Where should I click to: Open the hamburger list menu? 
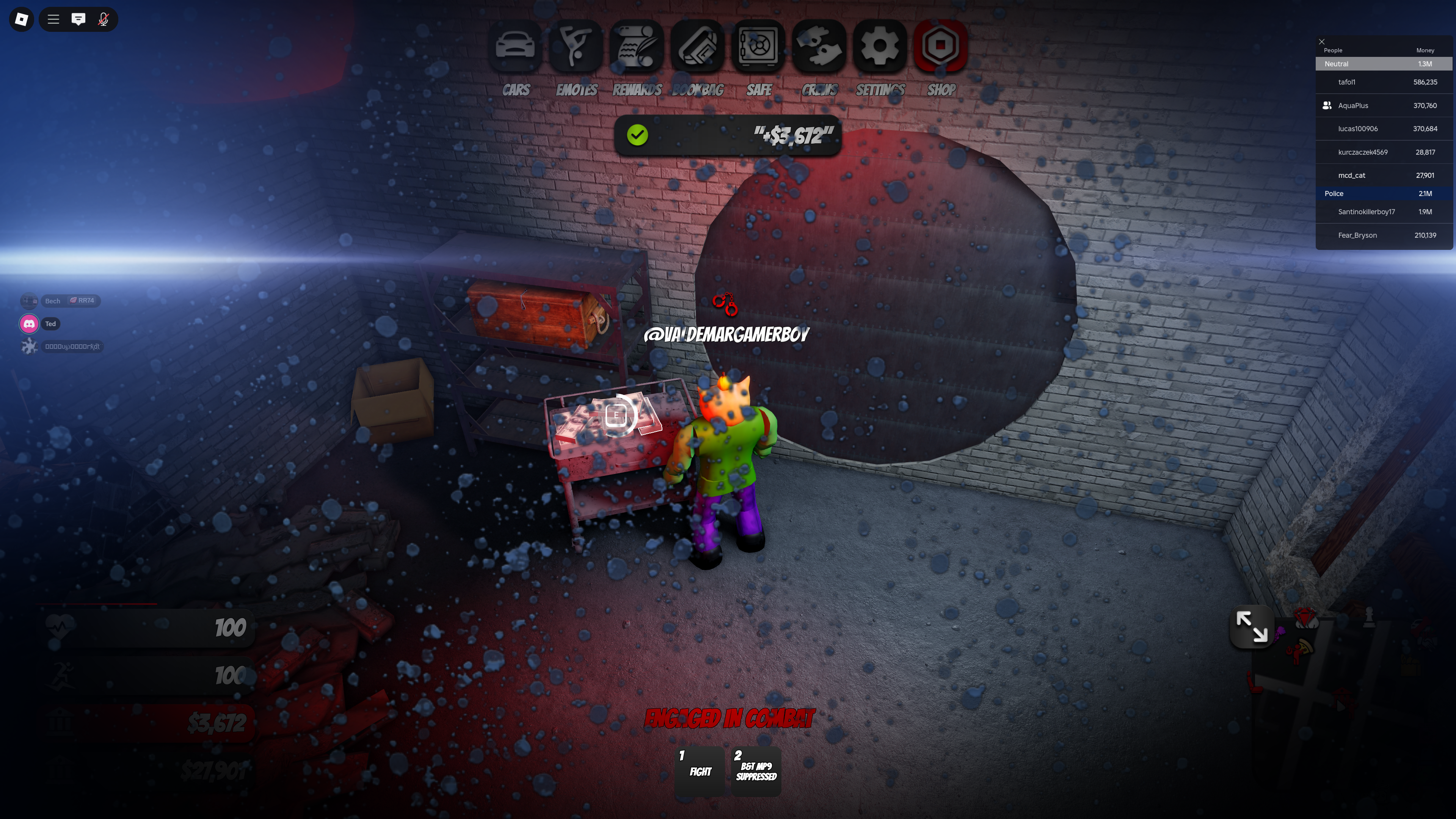pos(53,20)
